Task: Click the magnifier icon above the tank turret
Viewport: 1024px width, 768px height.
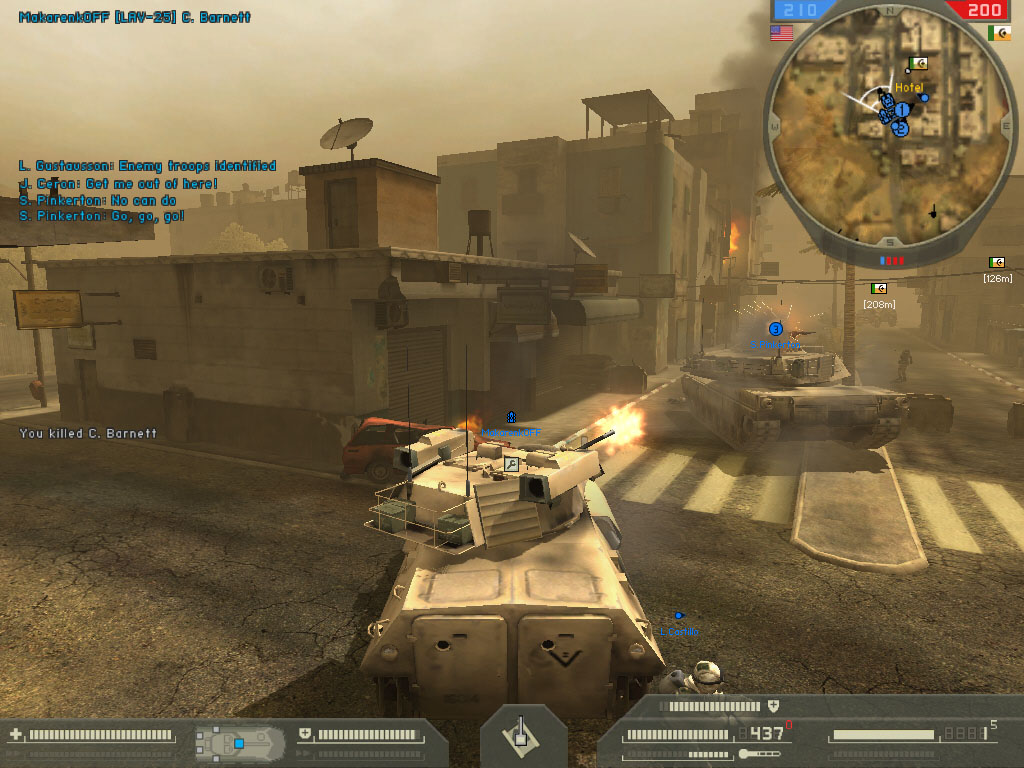Action: (x=511, y=464)
